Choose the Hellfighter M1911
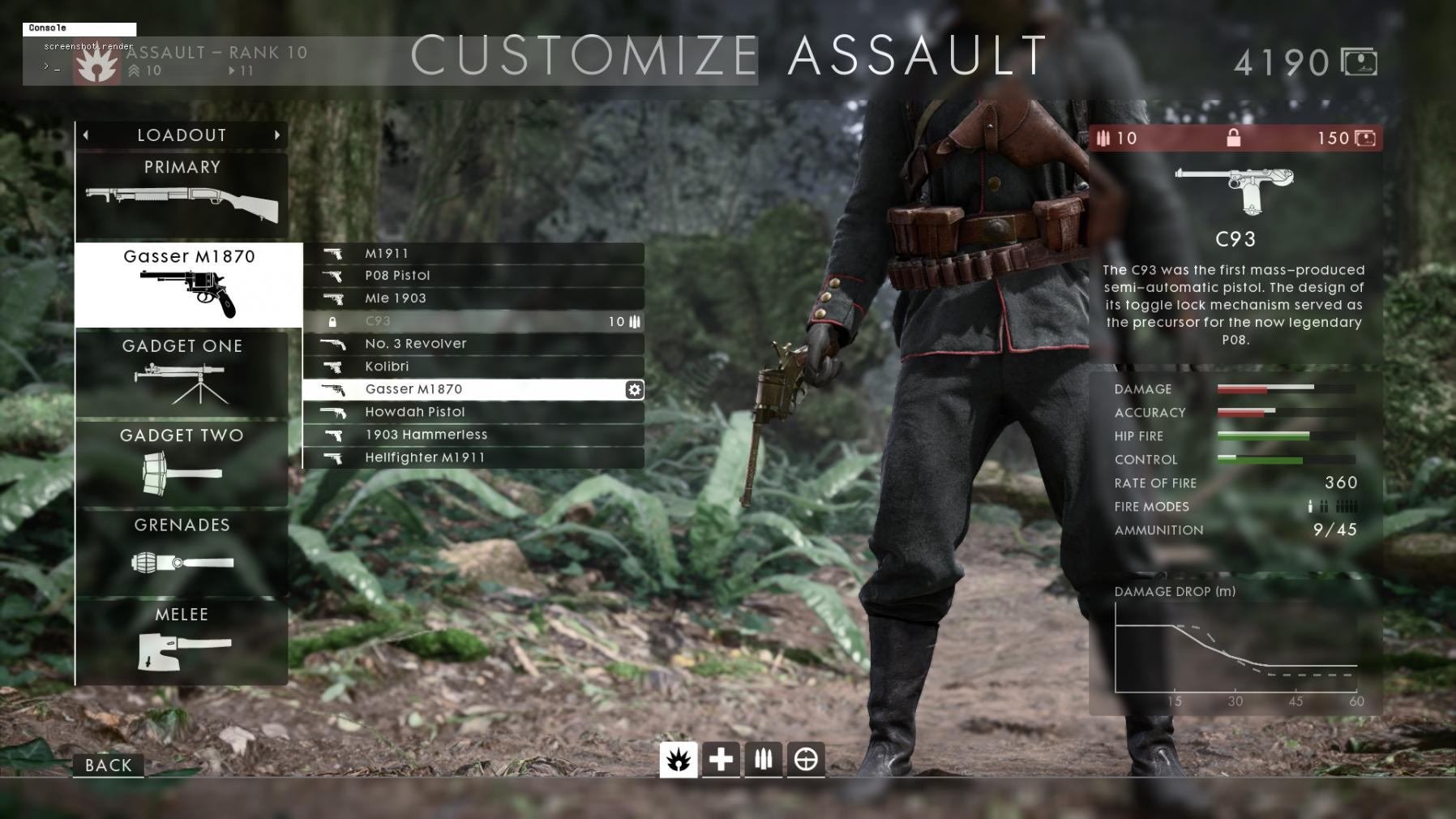Viewport: 1456px width, 819px height. point(473,457)
